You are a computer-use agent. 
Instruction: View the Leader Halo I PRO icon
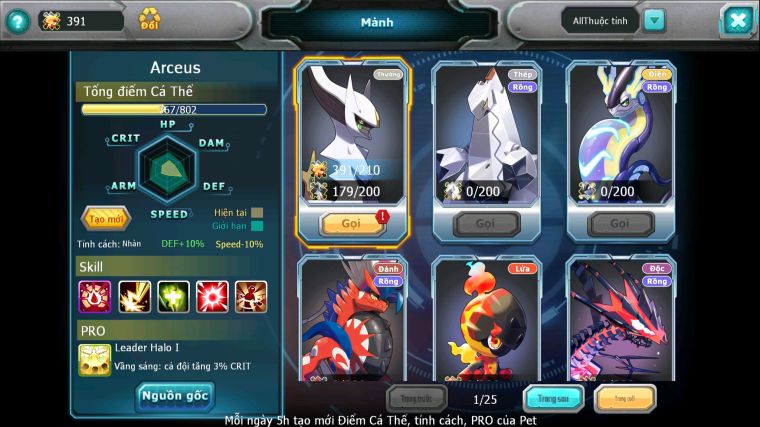[95, 359]
